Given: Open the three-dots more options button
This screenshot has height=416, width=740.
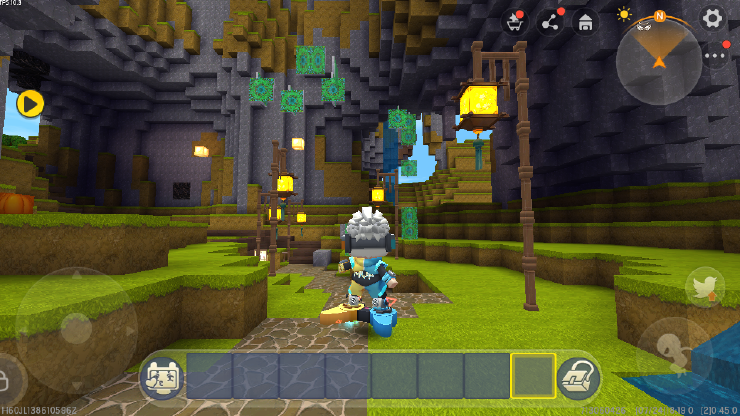Looking at the screenshot, I should click(715, 55).
